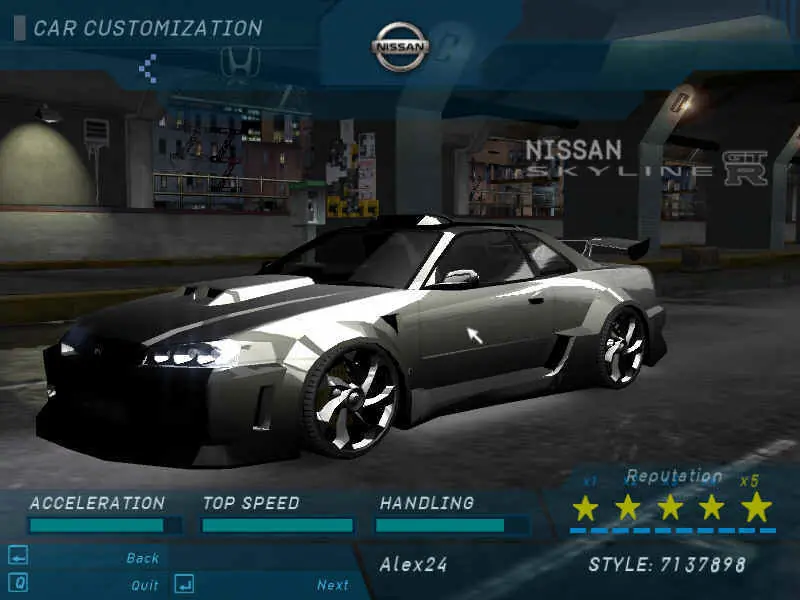Screen dimensions: 800x600
Task: Click the left arrow beside the Honda logo
Action: (148, 68)
